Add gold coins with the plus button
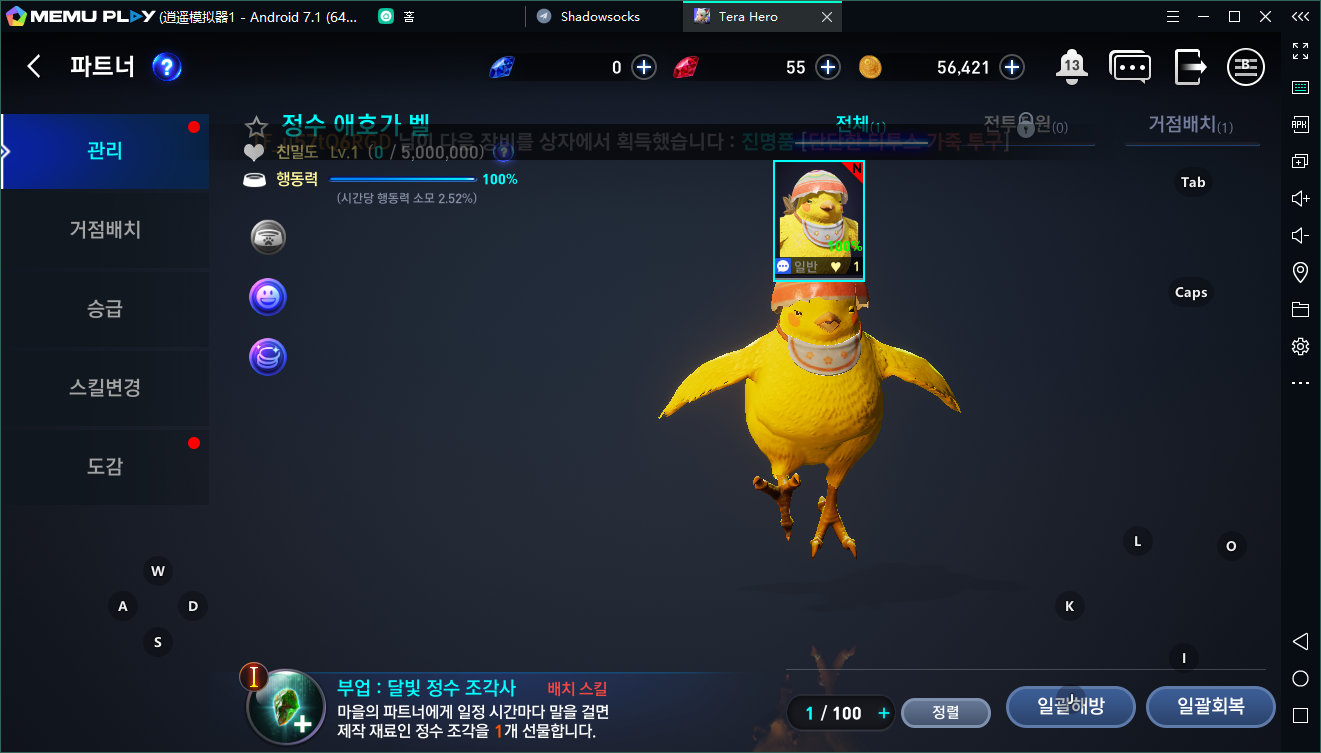 1012,67
